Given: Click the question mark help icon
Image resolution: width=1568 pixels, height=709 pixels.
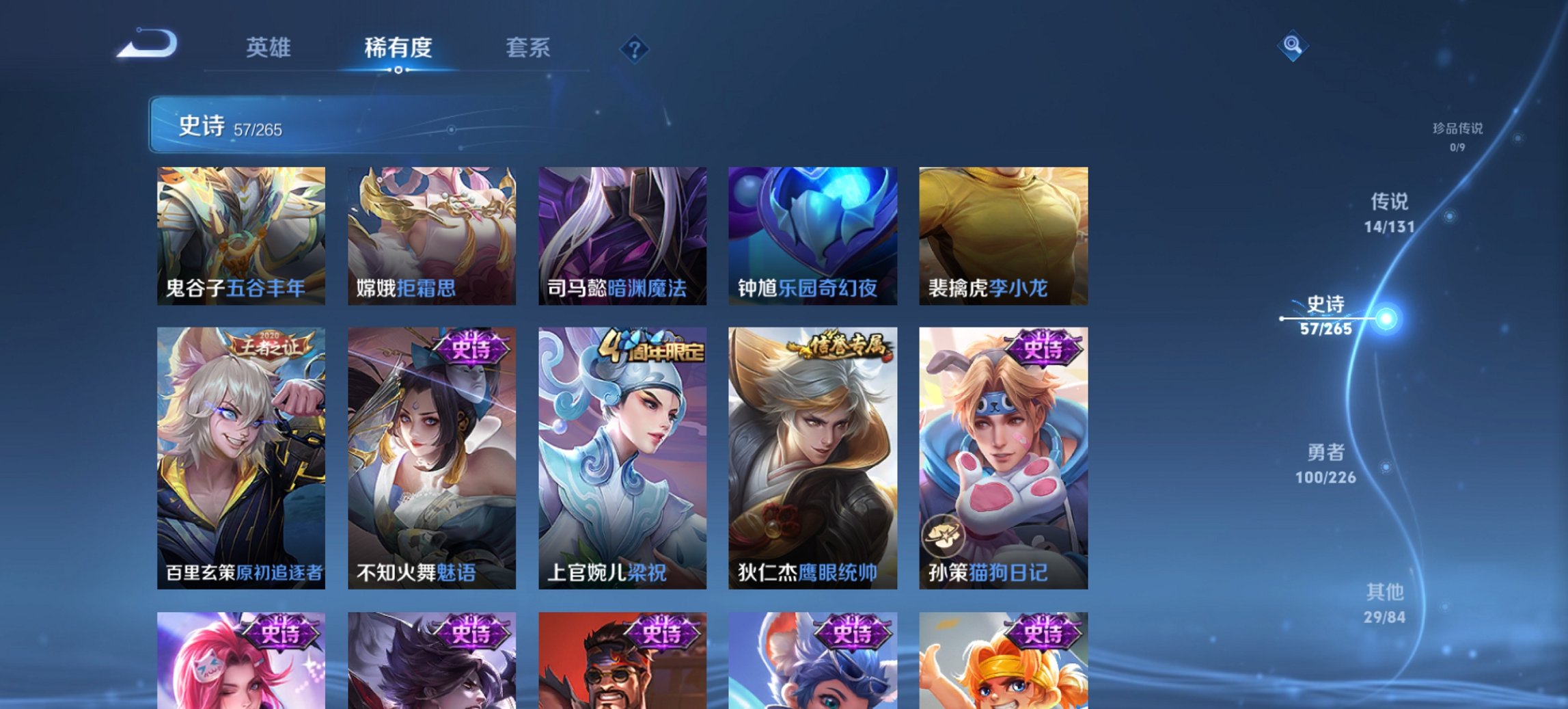Looking at the screenshot, I should click(636, 49).
